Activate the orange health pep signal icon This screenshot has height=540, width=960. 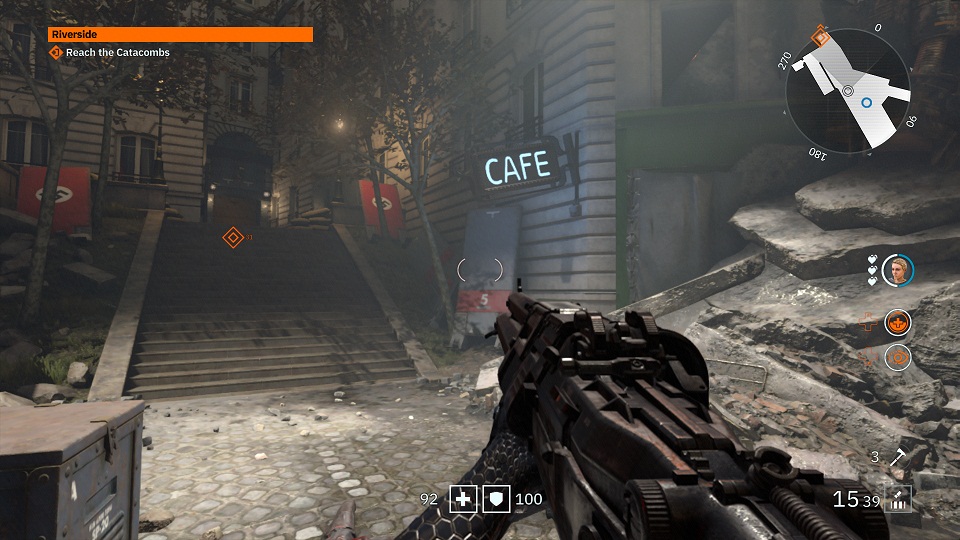[x=897, y=322]
